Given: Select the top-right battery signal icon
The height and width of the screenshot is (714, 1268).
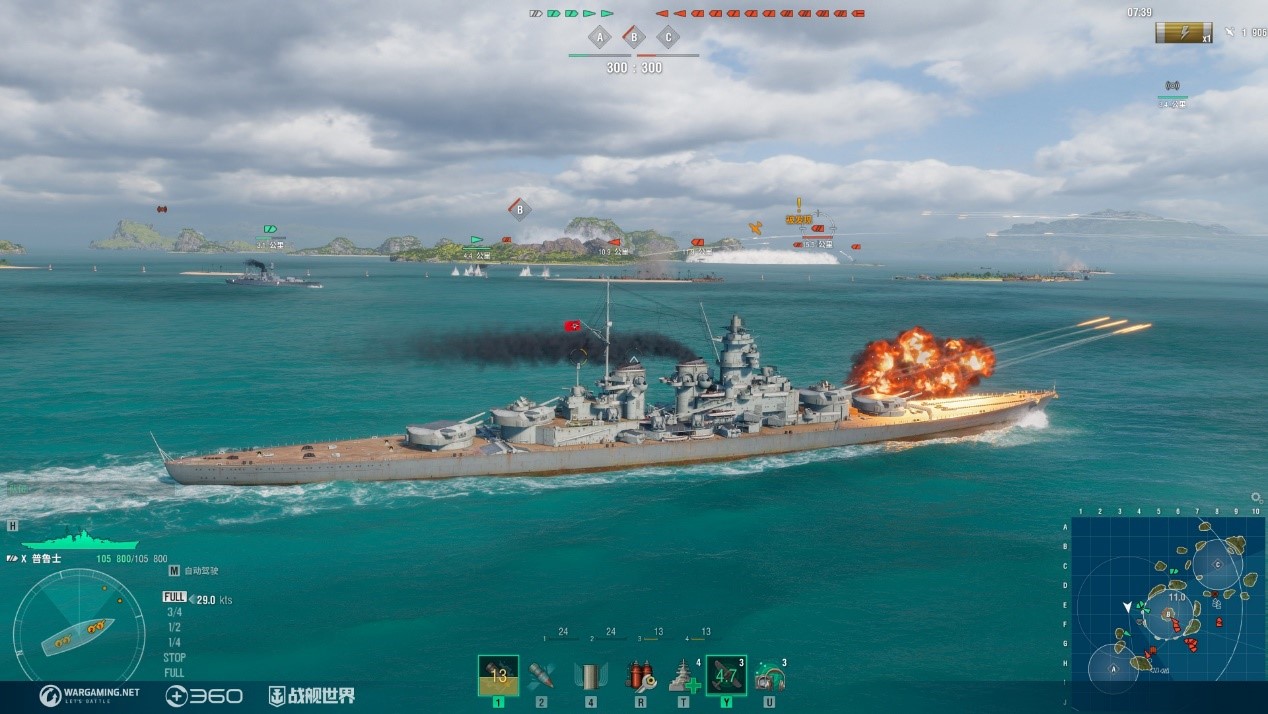Looking at the screenshot, I should click(x=1183, y=33).
